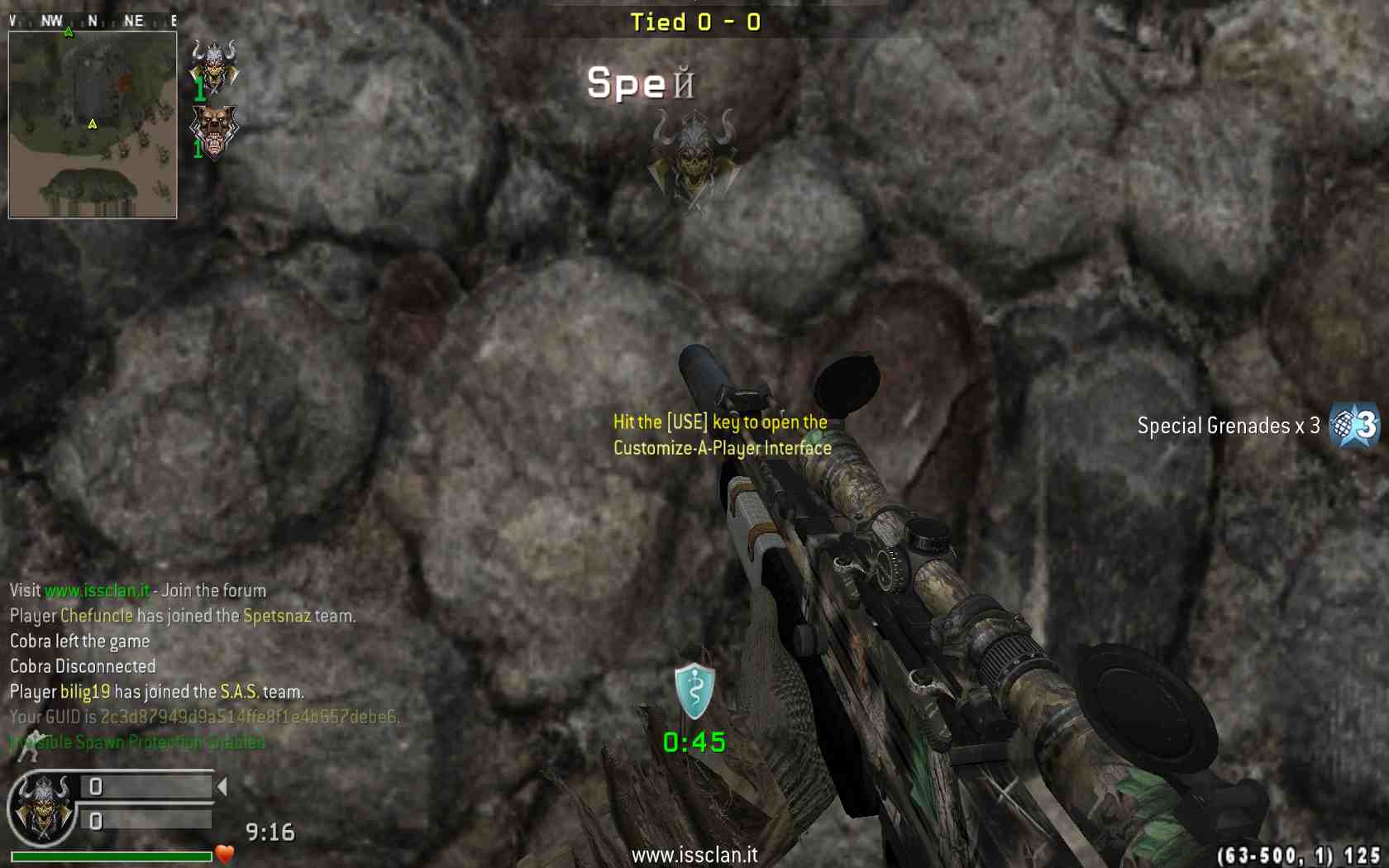This screenshot has width=1389, height=868.
Task: Click the heart icon by the health bar
Action: tap(225, 853)
